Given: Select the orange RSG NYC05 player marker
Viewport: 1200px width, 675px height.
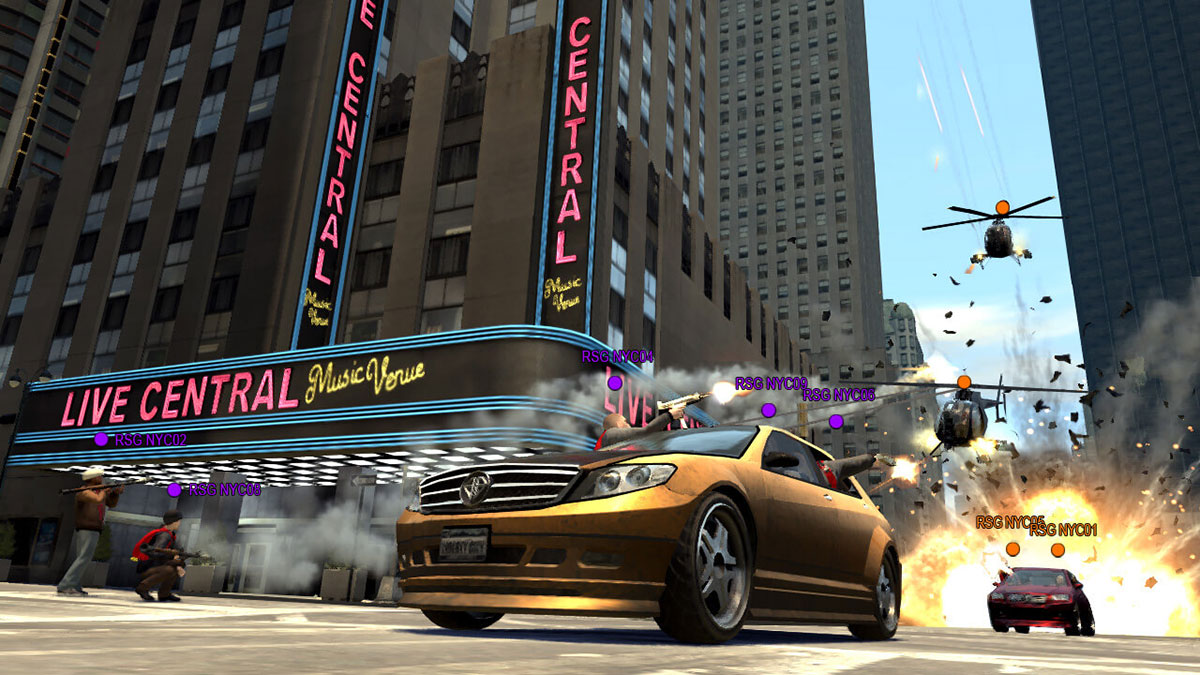Looking at the screenshot, I should point(1013,549).
